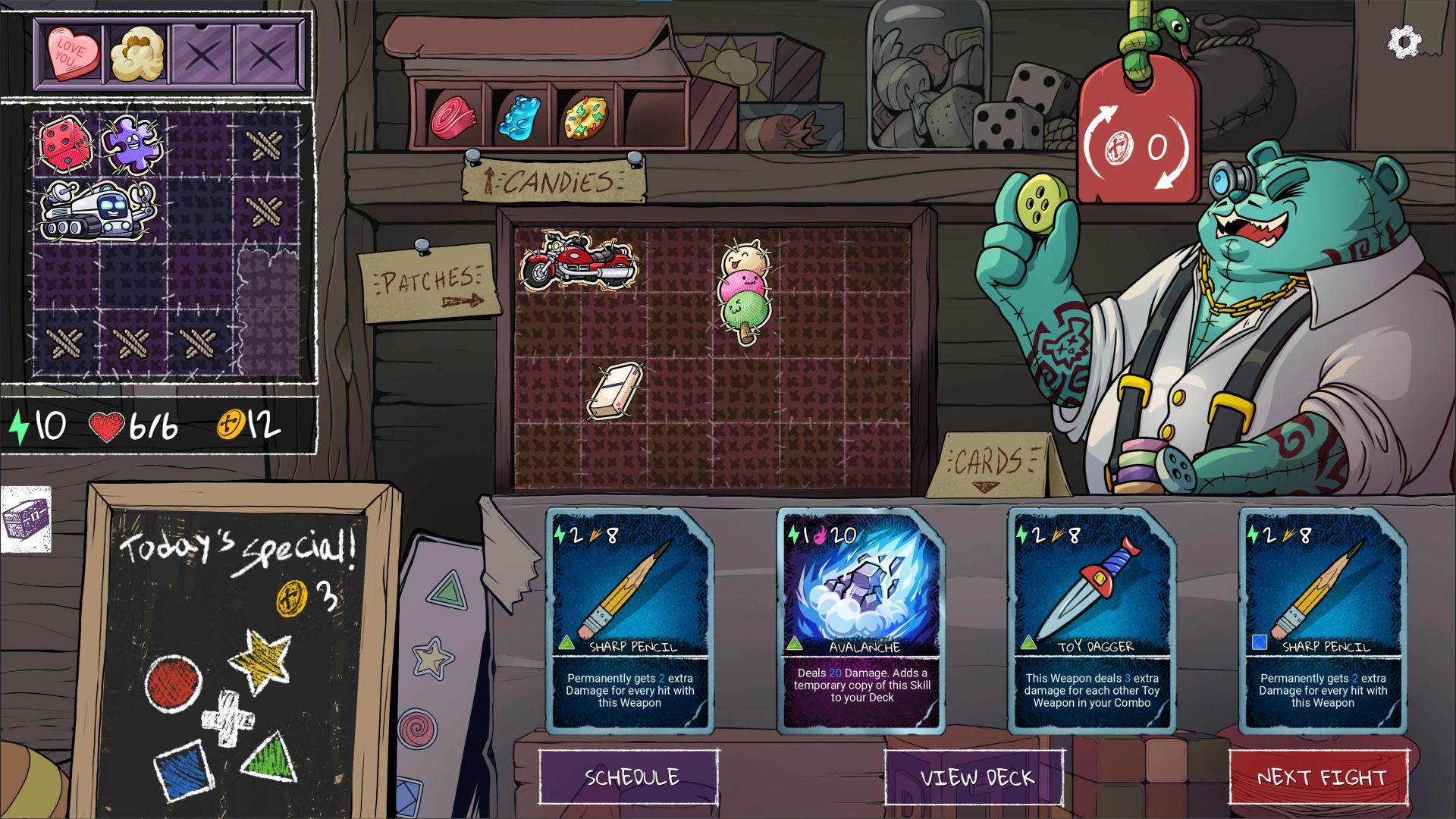Start the Next Fight
Viewport: 1456px width, 819px height.
tap(1319, 777)
